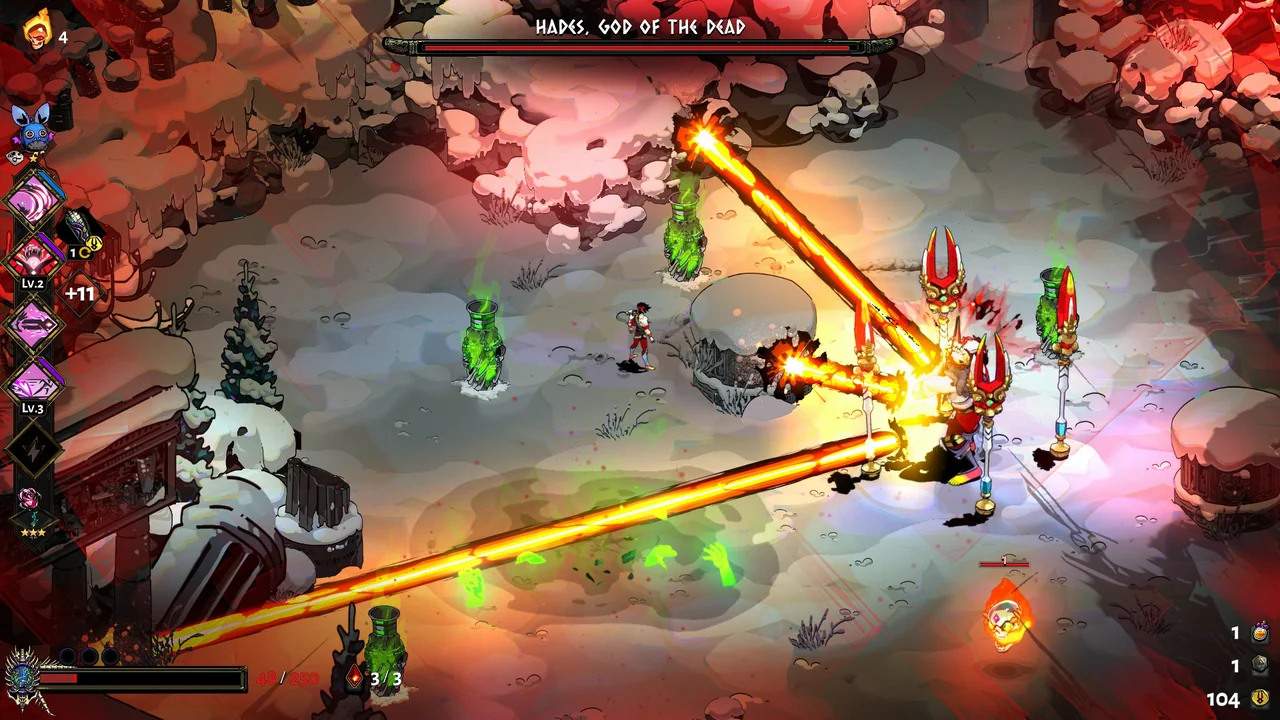Image resolution: width=1280 pixels, height=720 pixels.
Task: Click the small dice icon below the companion
Action: click(x=15, y=158)
